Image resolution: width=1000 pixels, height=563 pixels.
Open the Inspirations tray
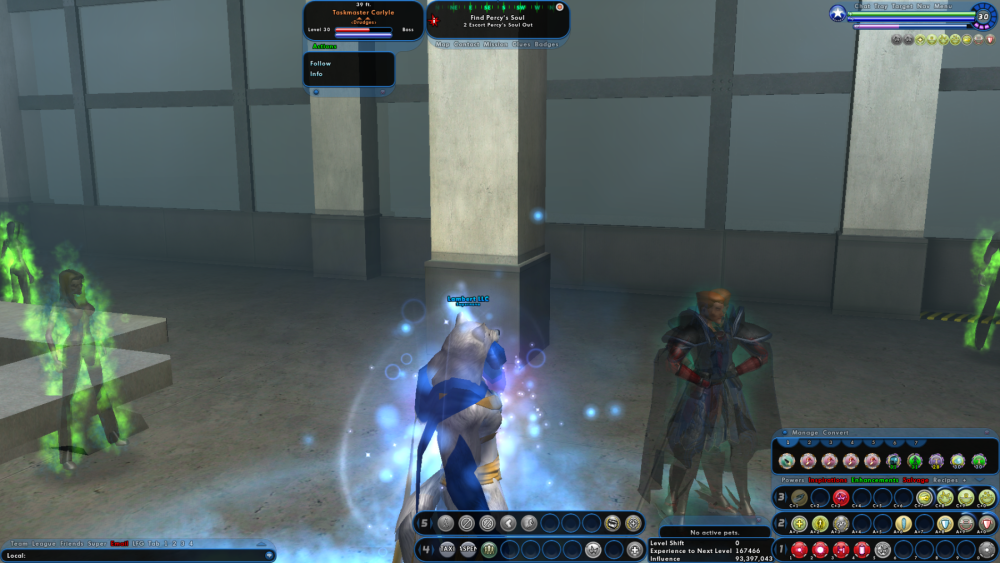828,480
